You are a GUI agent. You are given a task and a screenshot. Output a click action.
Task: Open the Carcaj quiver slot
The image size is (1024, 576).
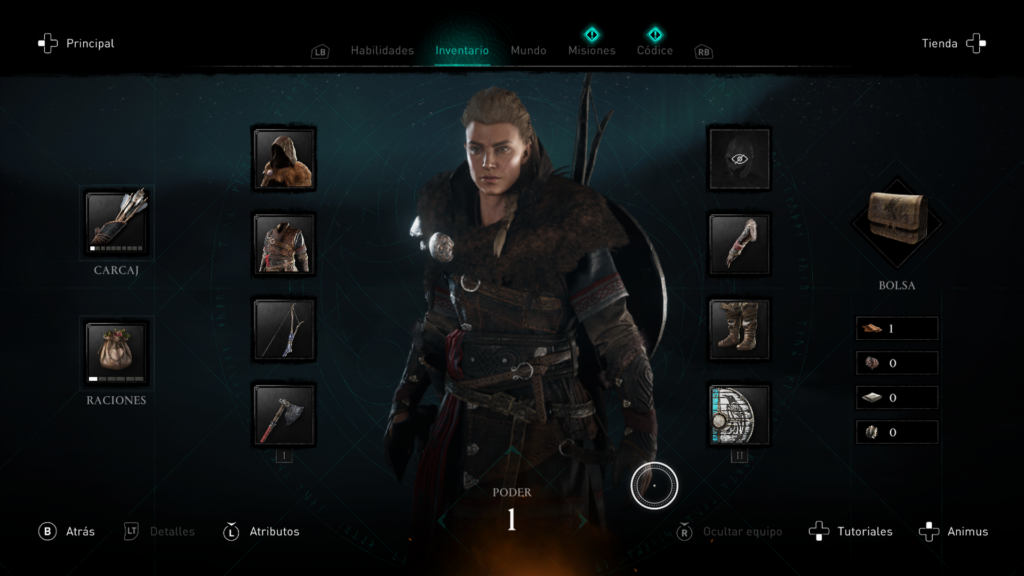pyautogui.click(x=116, y=221)
